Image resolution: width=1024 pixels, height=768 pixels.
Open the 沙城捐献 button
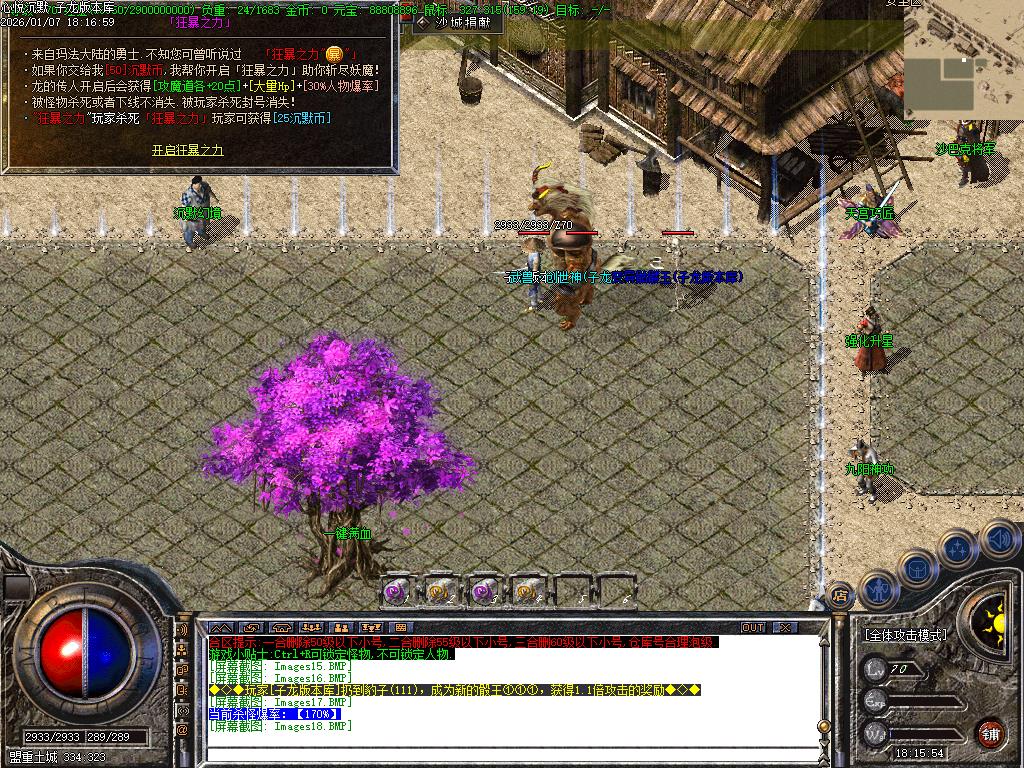[455, 22]
